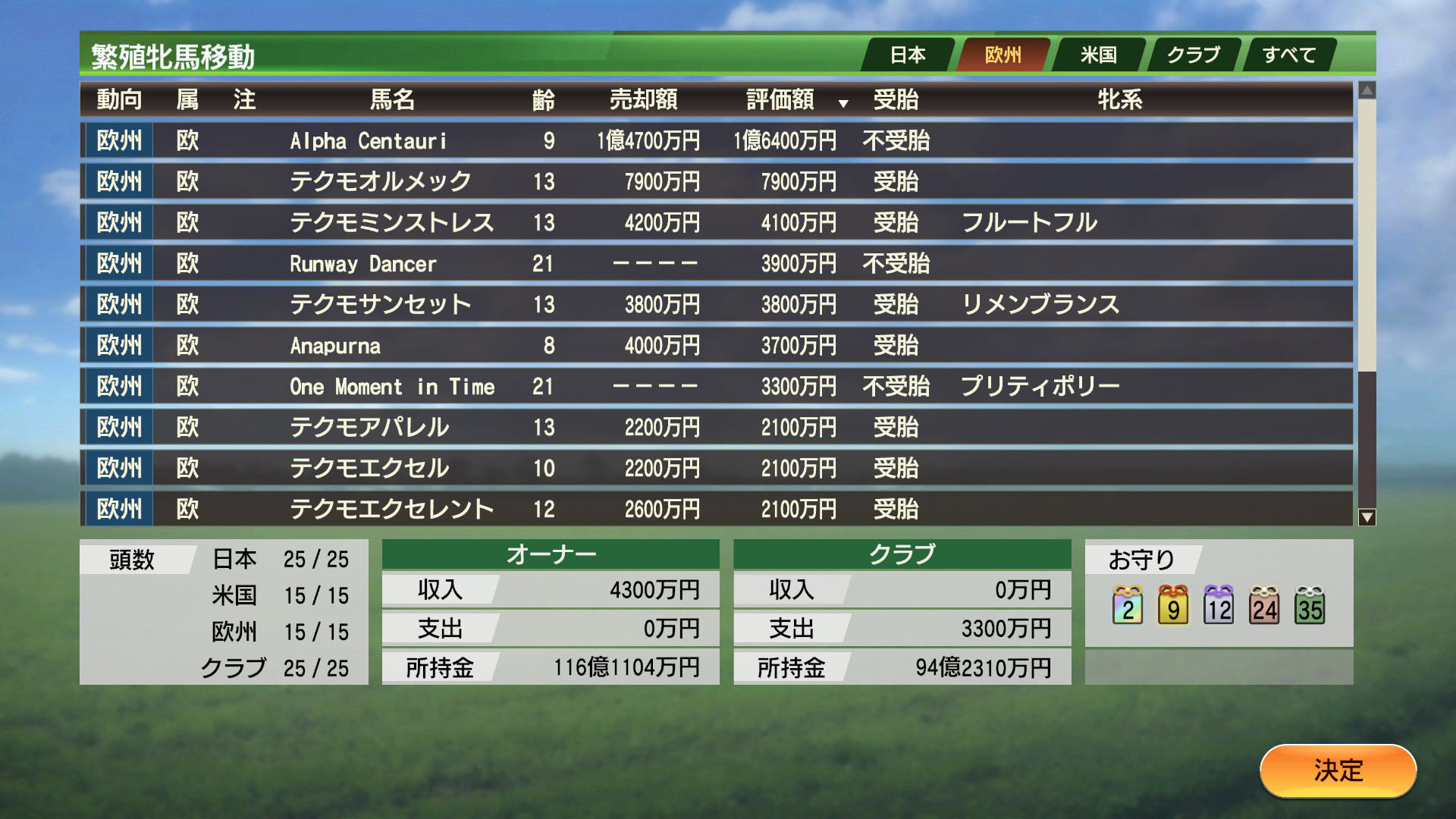Switch to the 米国 tab
Screen dimensions: 1456x819
pyautogui.click(x=1099, y=54)
